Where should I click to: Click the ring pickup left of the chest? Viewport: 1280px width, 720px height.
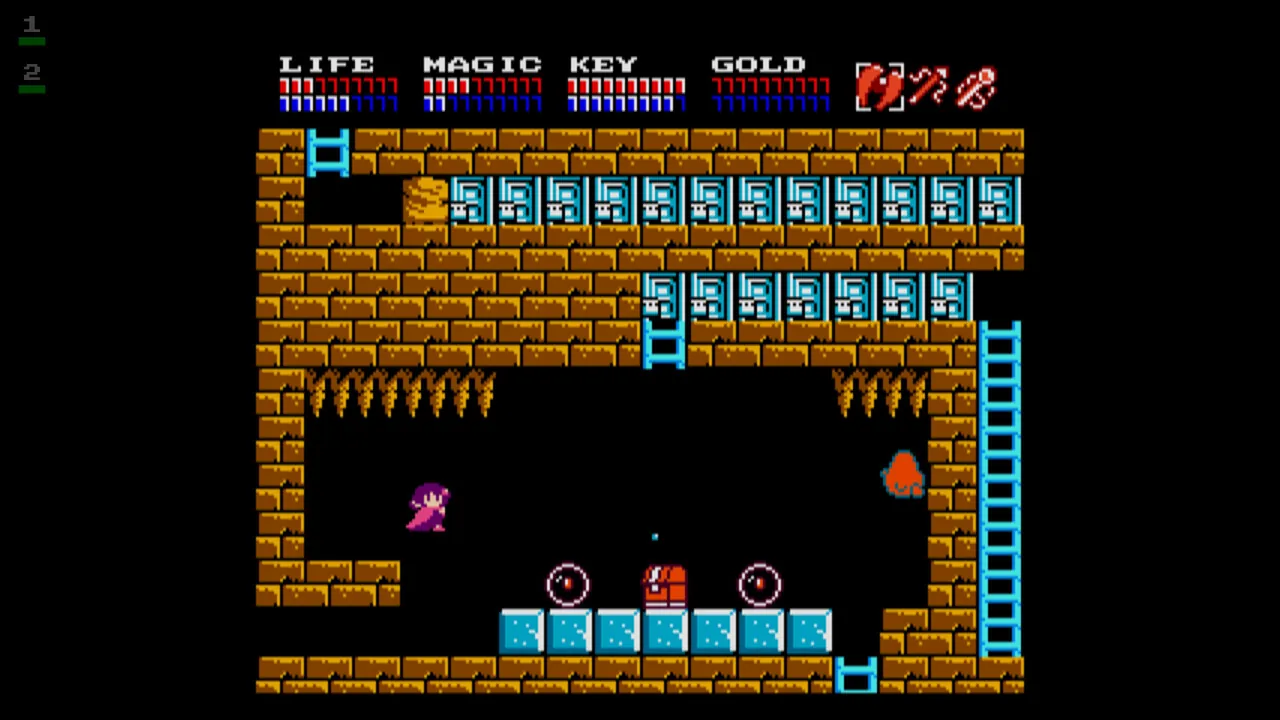pos(567,585)
